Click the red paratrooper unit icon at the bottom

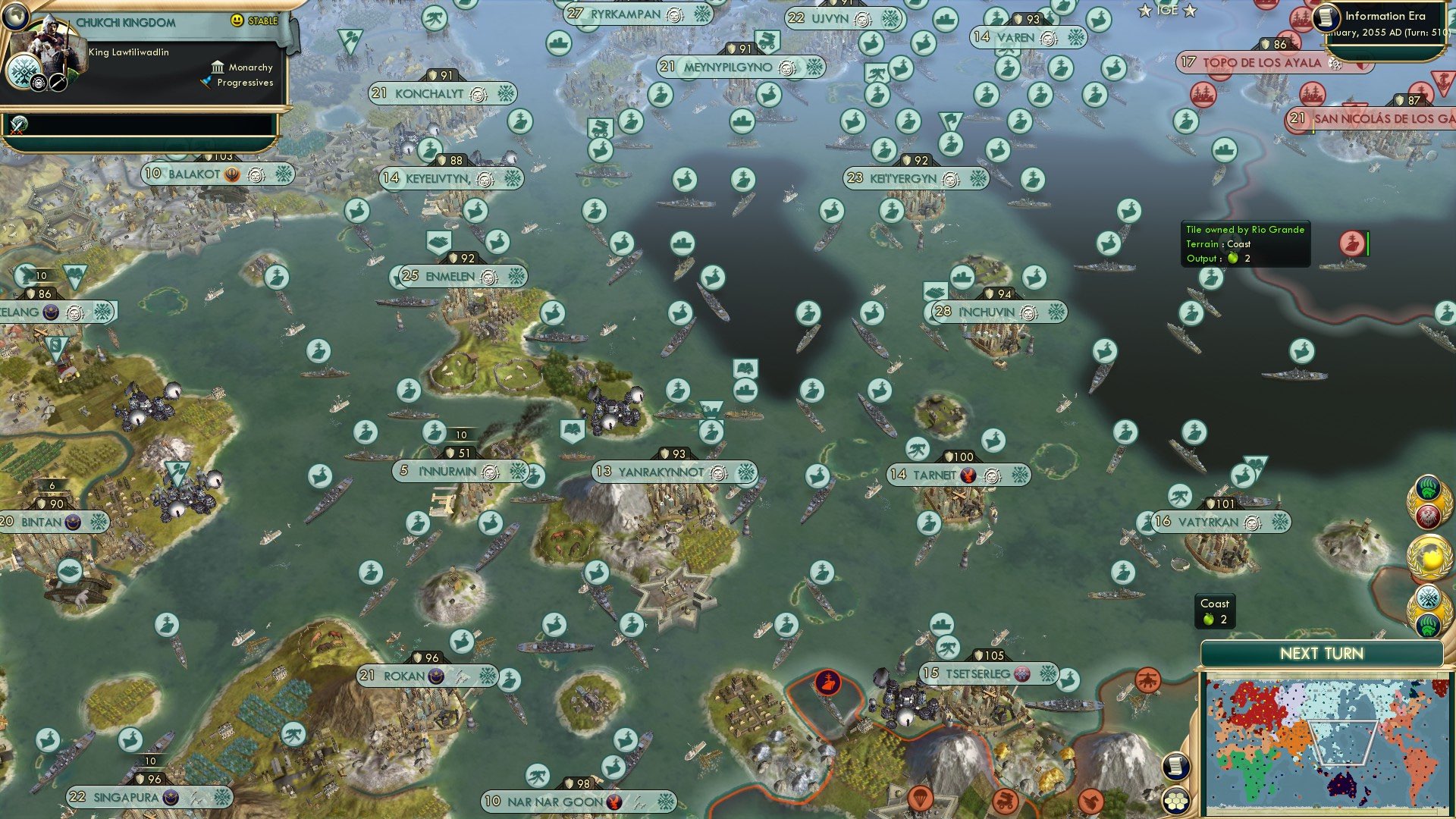[x=920, y=799]
